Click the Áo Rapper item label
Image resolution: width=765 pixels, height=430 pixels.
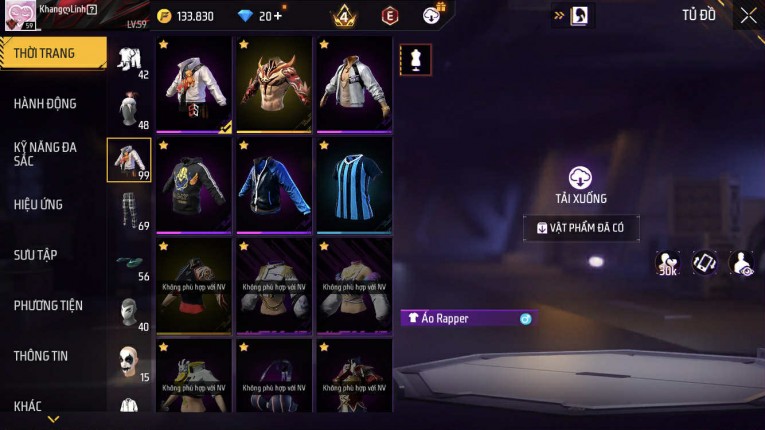coord(467,318)
